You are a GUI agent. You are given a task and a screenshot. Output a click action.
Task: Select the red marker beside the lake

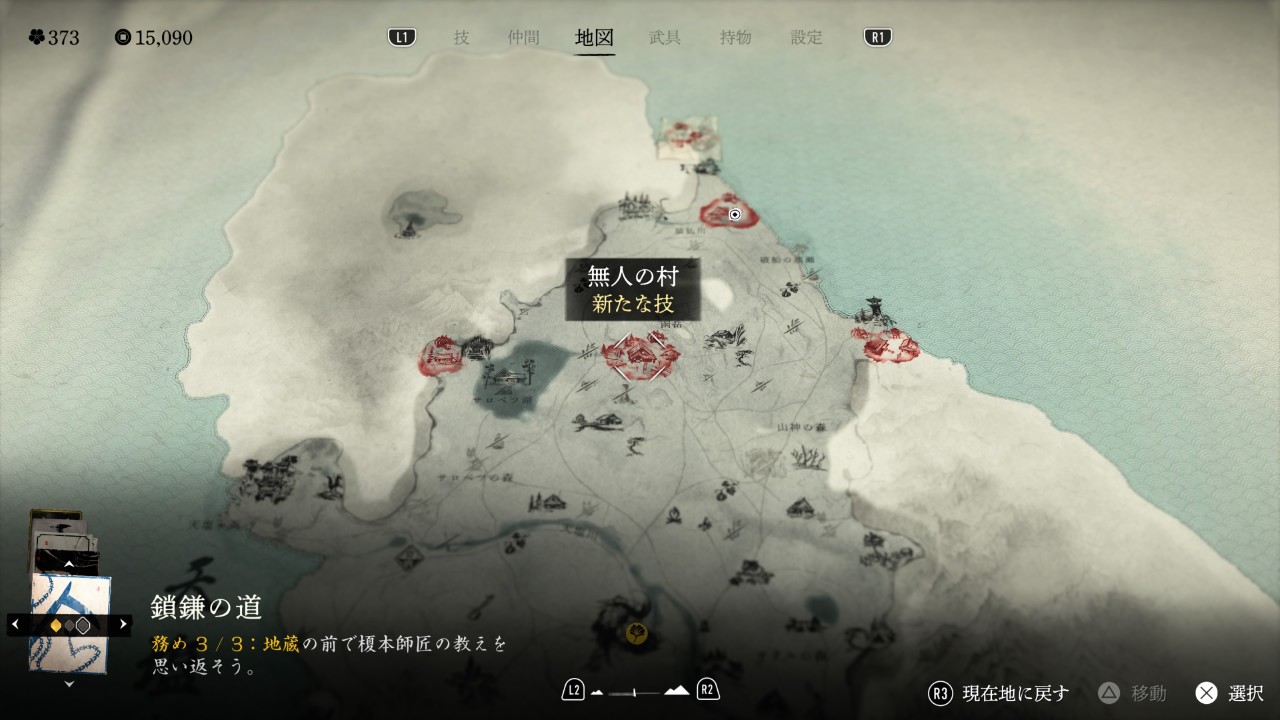click(441, 355)
